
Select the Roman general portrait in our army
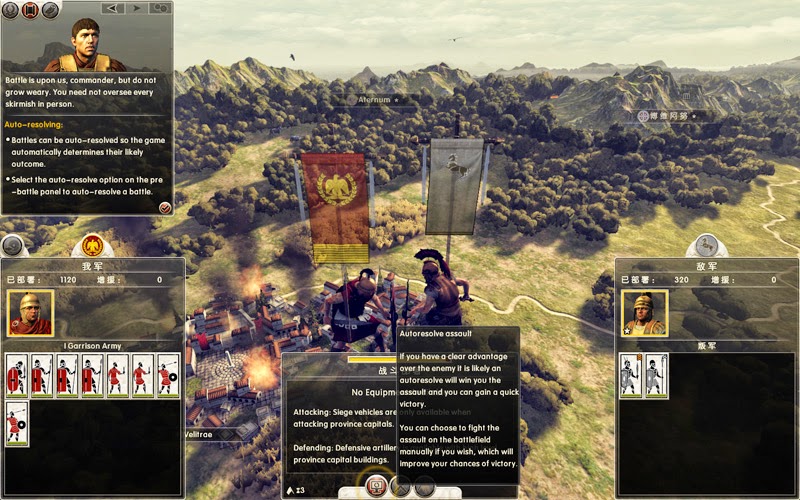[30, 313]
